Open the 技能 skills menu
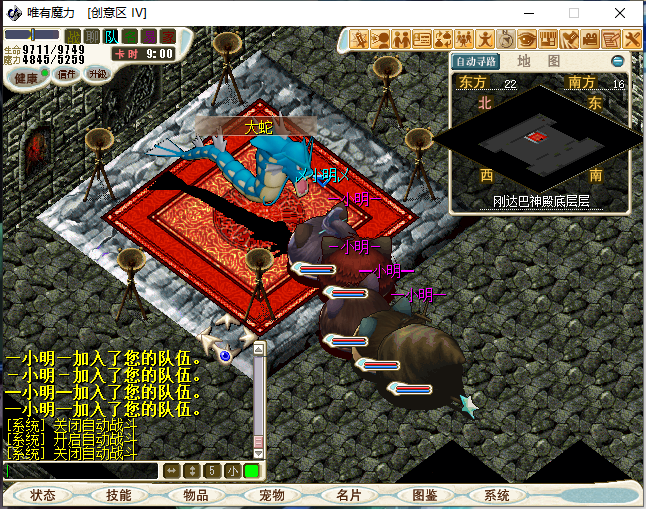This screenshot has height=509, width=646. [118, 495]
